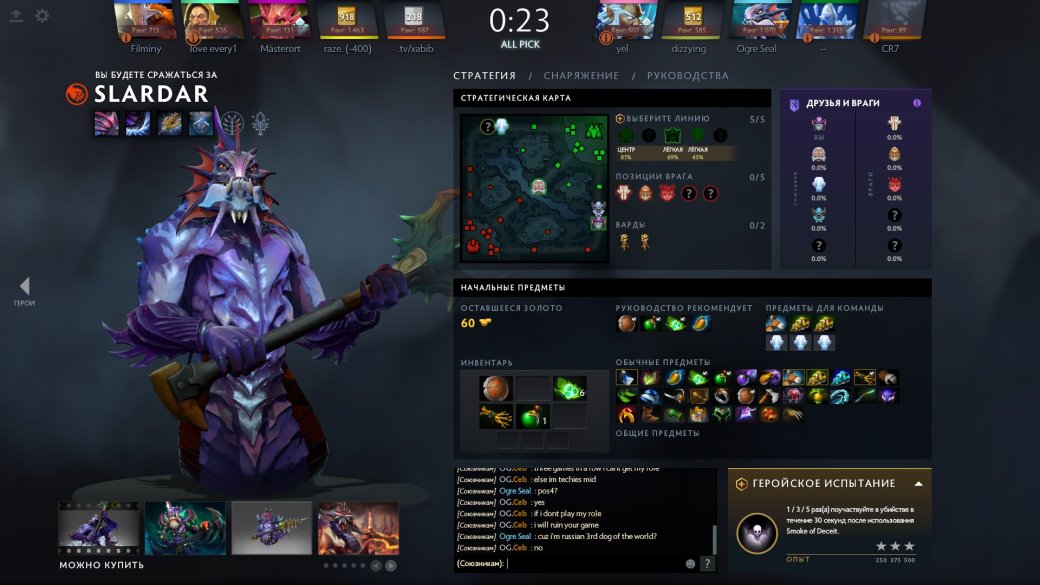Click the strategic map minimap

click(x=535, y=188)
